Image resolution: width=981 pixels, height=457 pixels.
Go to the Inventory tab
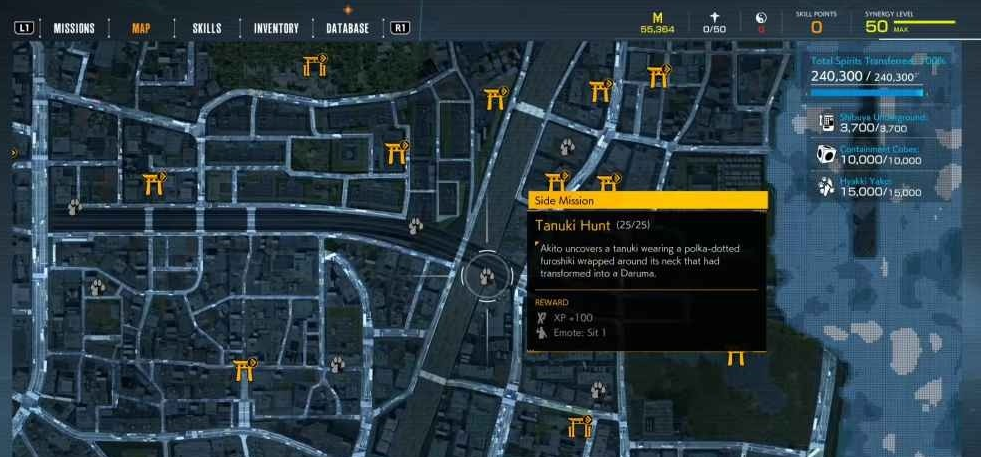pos(276,28)
